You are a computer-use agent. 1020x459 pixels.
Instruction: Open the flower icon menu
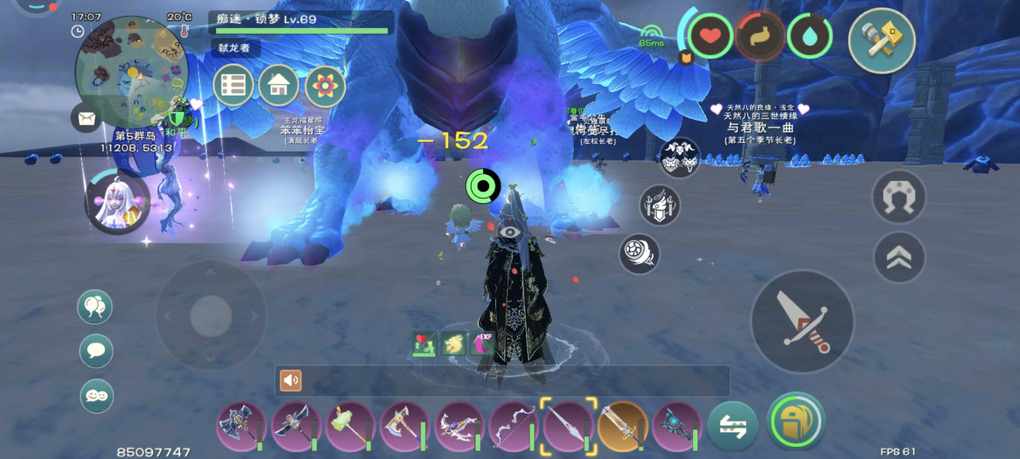click(x=325, y=86)
